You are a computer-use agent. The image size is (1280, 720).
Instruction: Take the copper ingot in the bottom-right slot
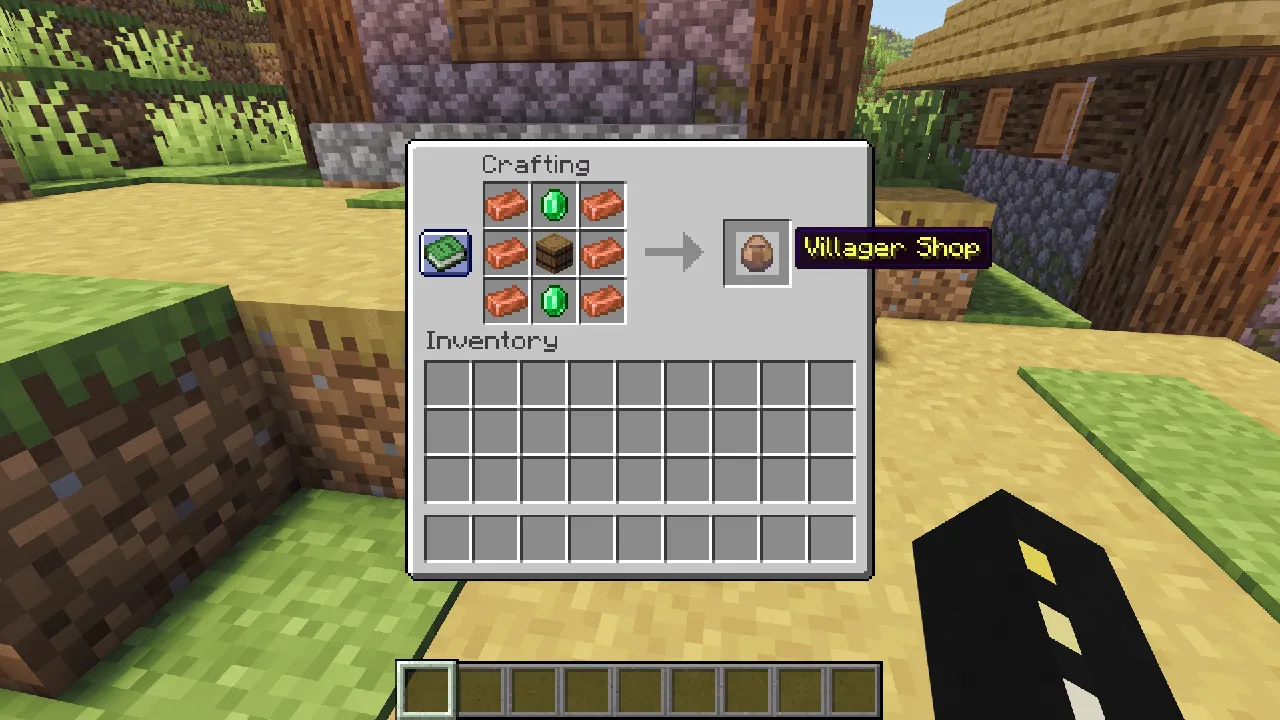[x=602, y=300]
